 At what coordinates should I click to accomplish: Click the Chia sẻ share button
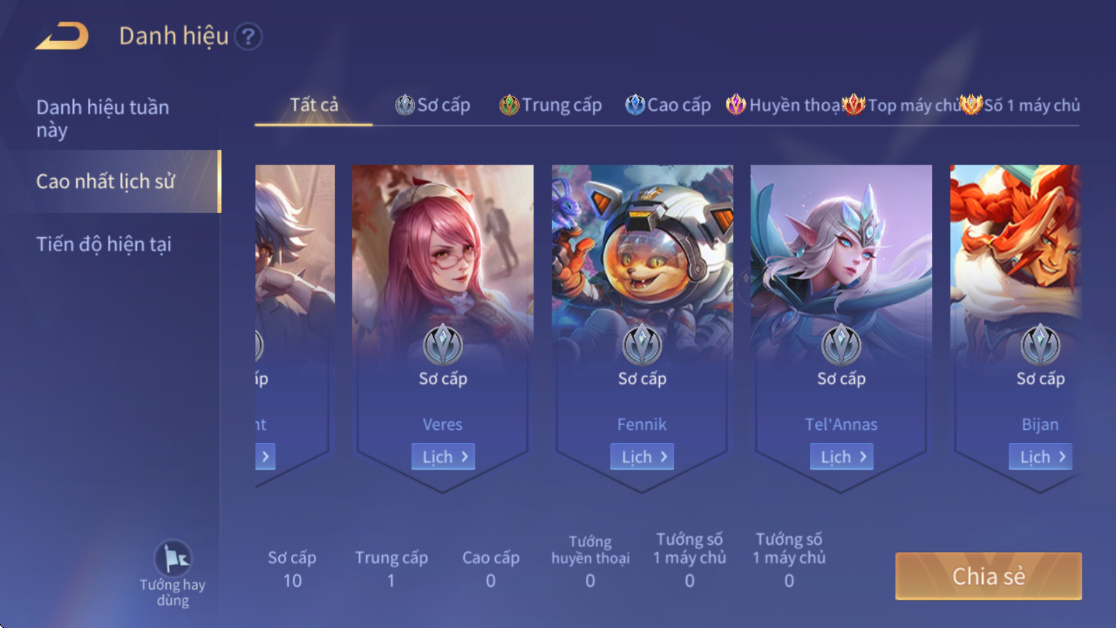pyautogui.click(x=988, y=576)
